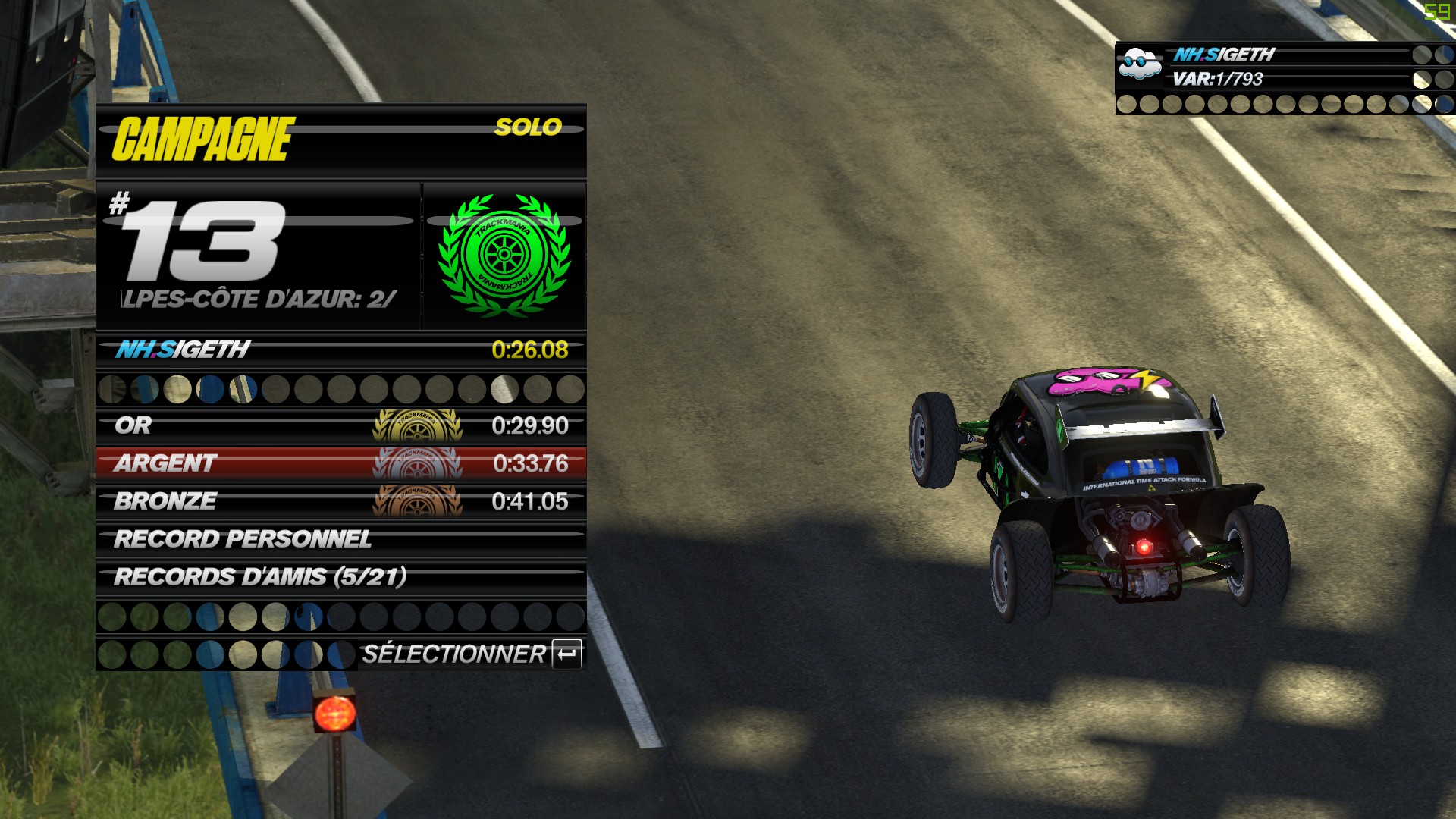Click the track number 13 tile
Image resolution: width=1456 pixels, height=819 pixels.
click(258, 255)
